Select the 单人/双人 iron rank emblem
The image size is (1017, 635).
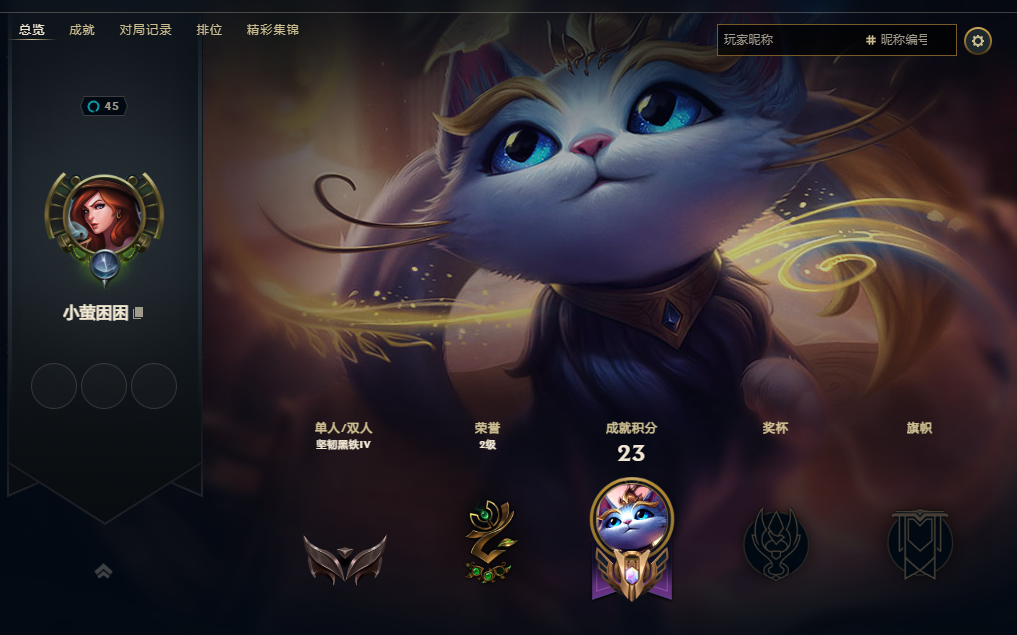344,558
